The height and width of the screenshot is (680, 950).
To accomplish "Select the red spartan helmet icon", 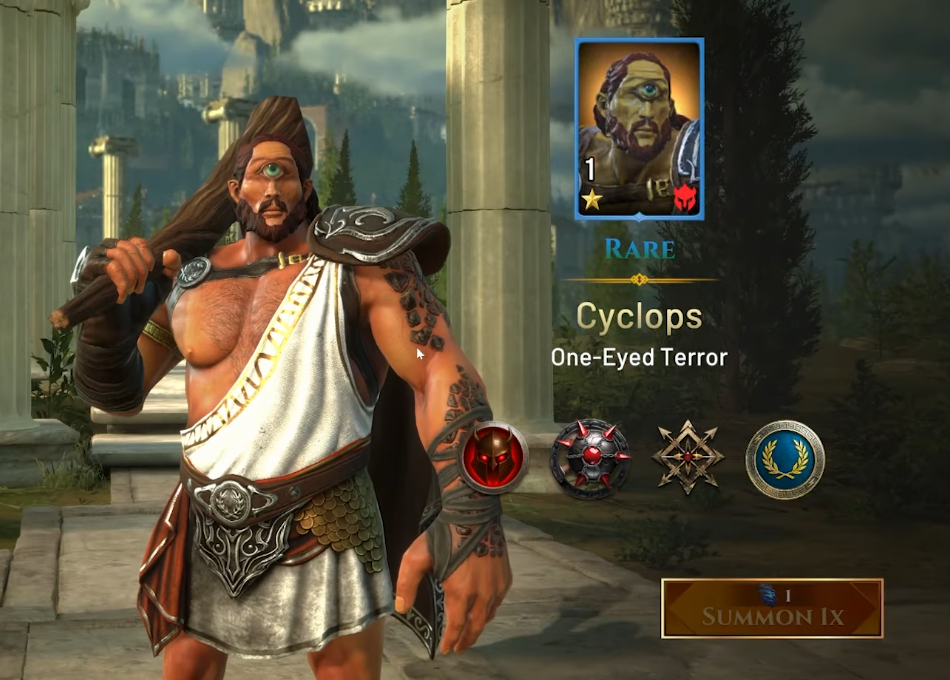I will [495, 459].
